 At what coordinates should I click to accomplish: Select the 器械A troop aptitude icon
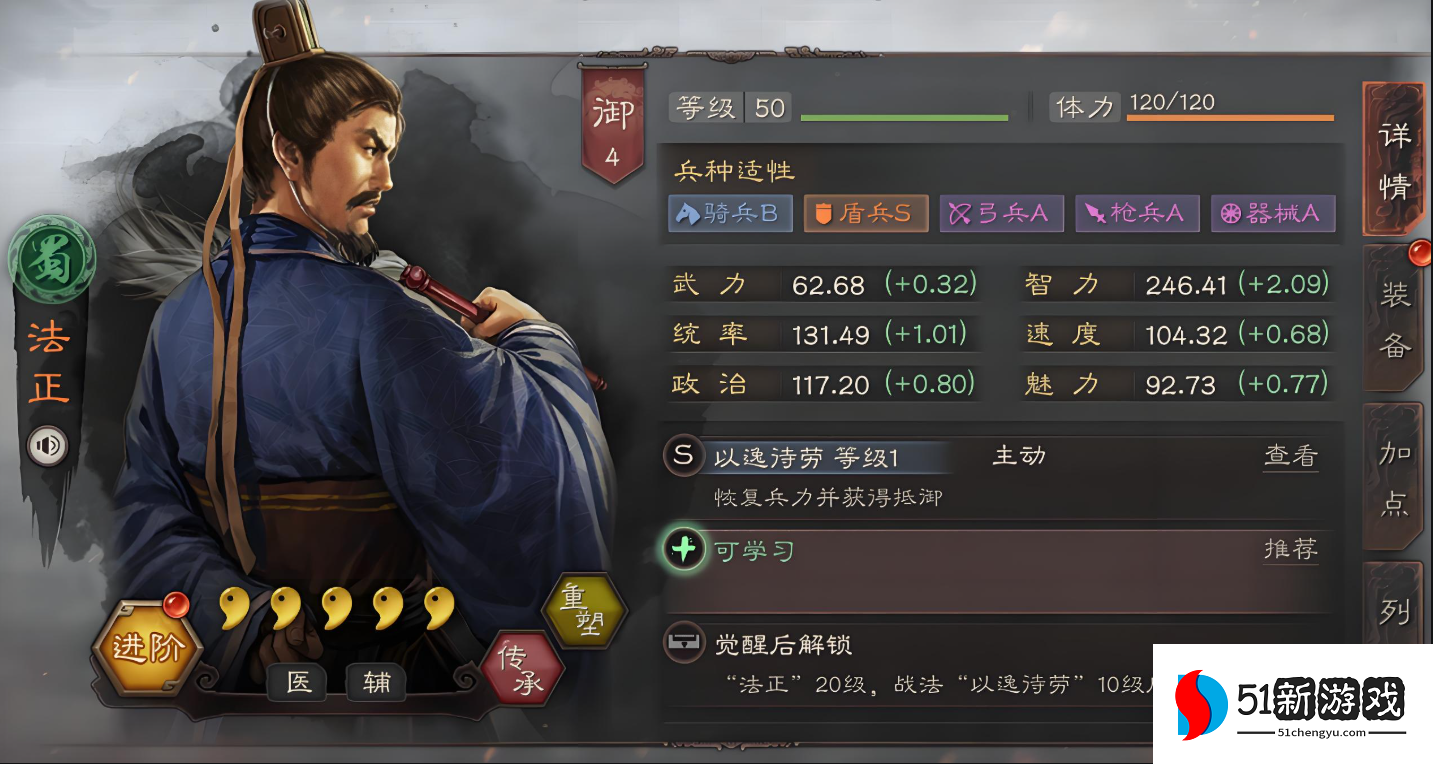tap(1273, 213)
